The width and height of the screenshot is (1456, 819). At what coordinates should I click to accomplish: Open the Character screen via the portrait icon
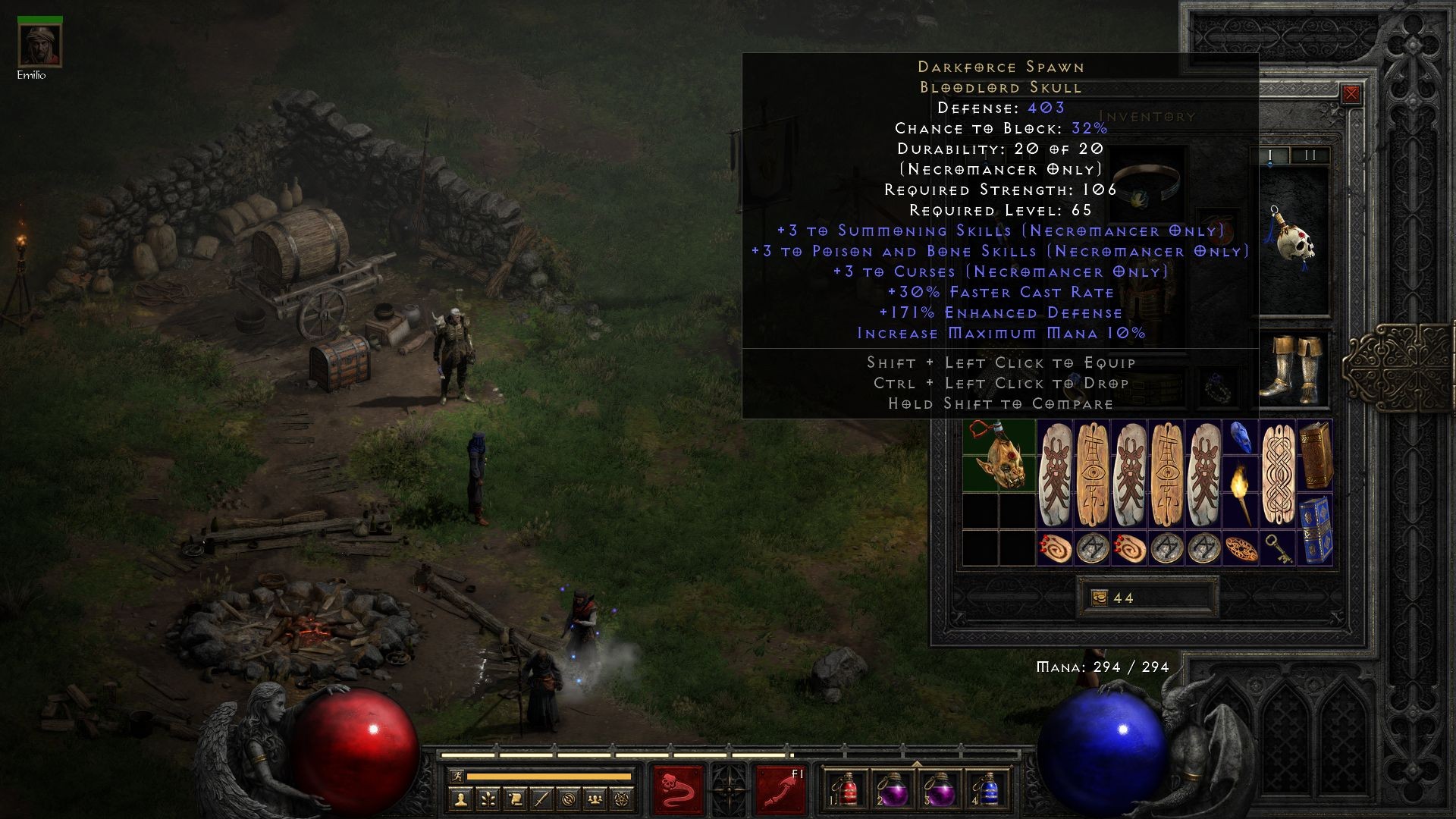[x=461, y=801]
